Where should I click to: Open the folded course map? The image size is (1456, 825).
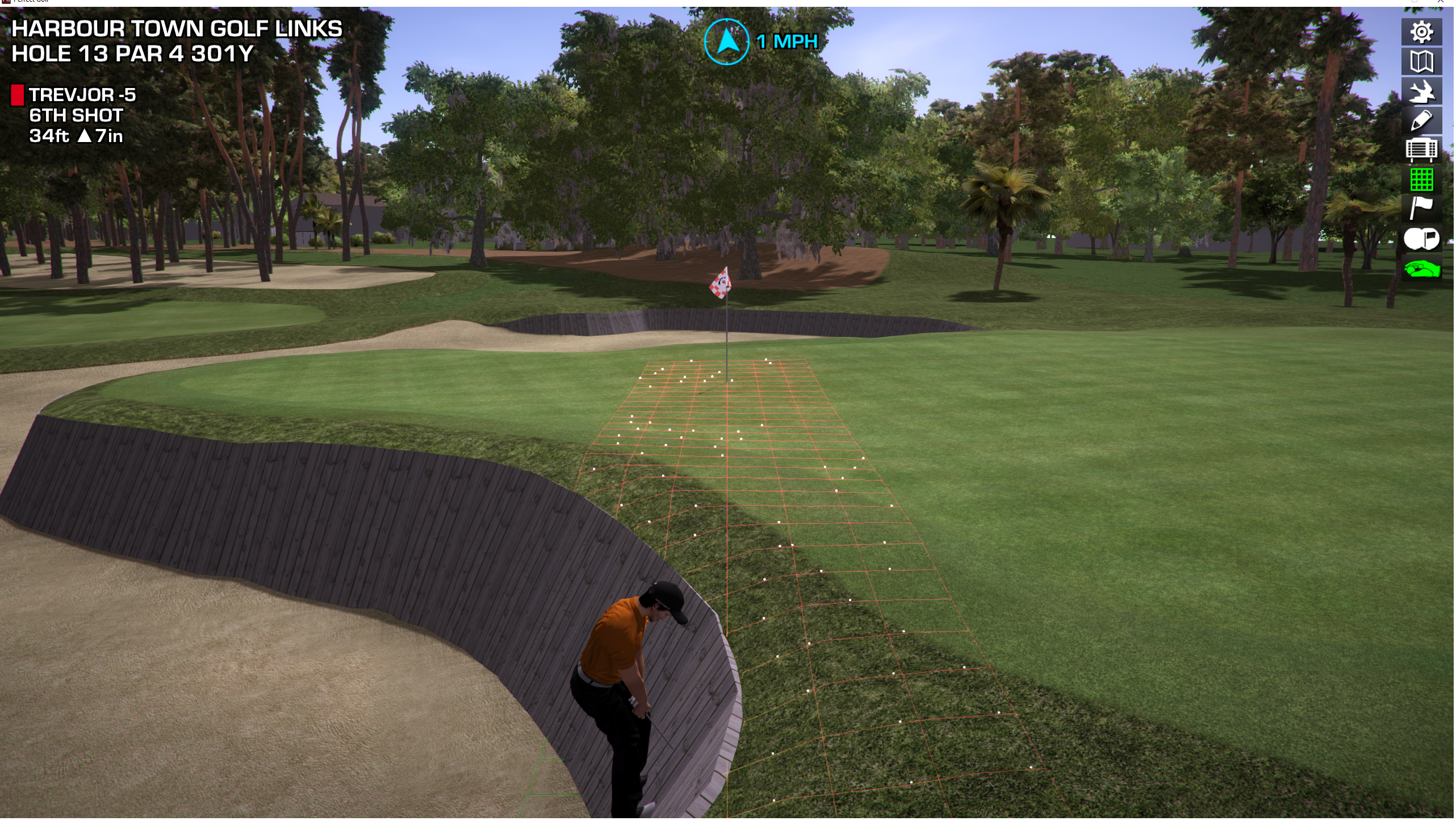point(1423,62)
